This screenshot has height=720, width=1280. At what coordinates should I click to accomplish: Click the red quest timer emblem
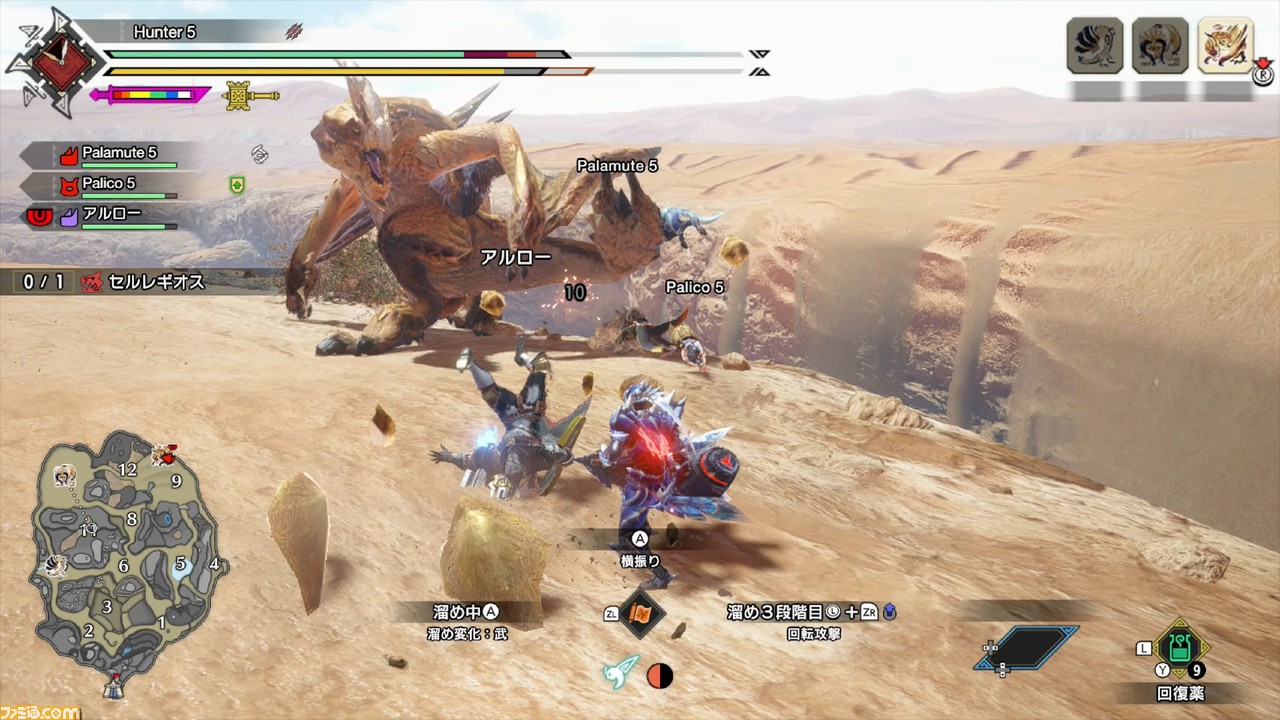pos(54,62)
